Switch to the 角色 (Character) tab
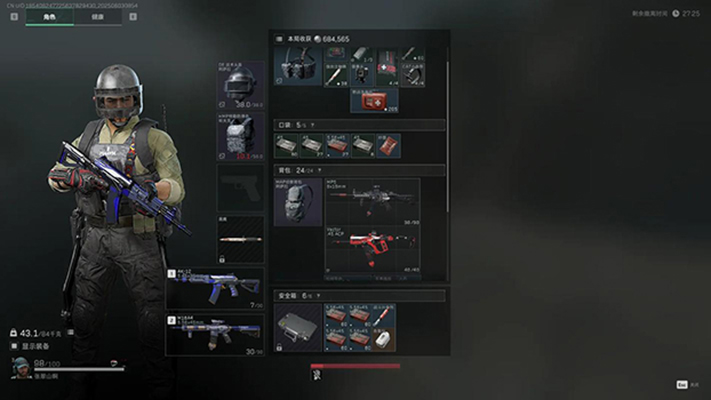Screen dimensions: 711x400 [49, 18]
